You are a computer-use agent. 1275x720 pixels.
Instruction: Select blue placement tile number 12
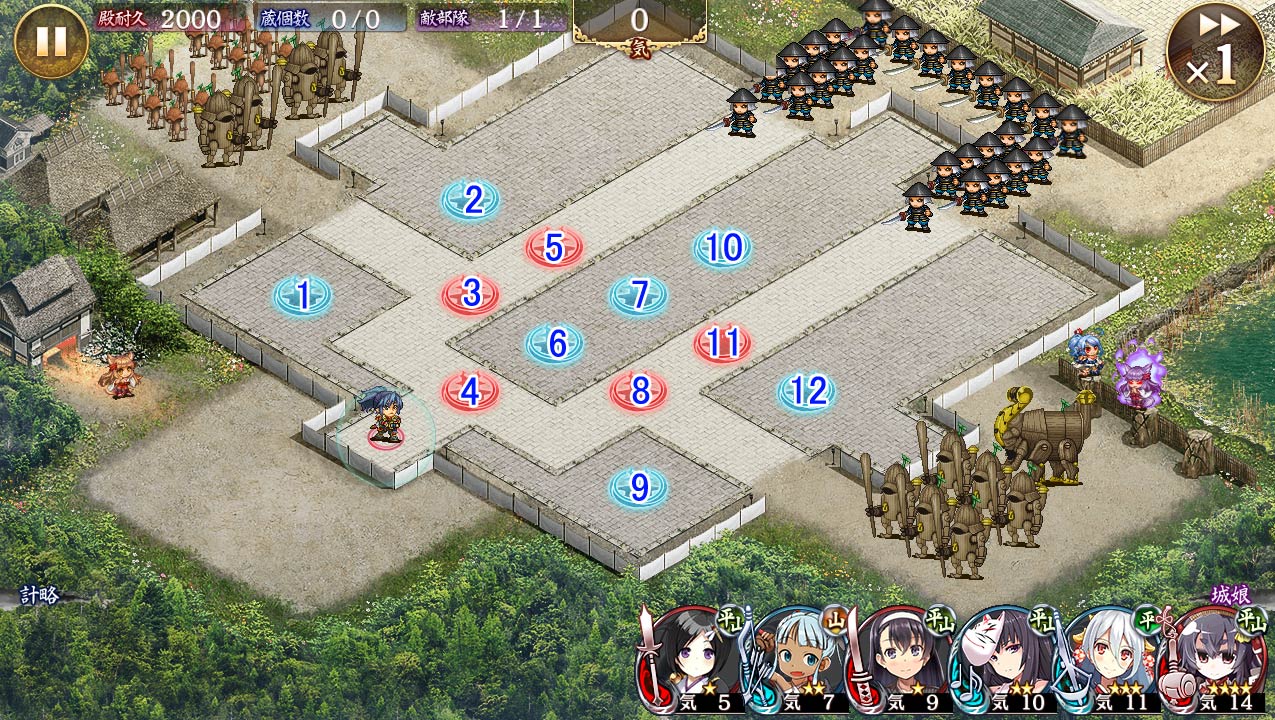[807, 392]
